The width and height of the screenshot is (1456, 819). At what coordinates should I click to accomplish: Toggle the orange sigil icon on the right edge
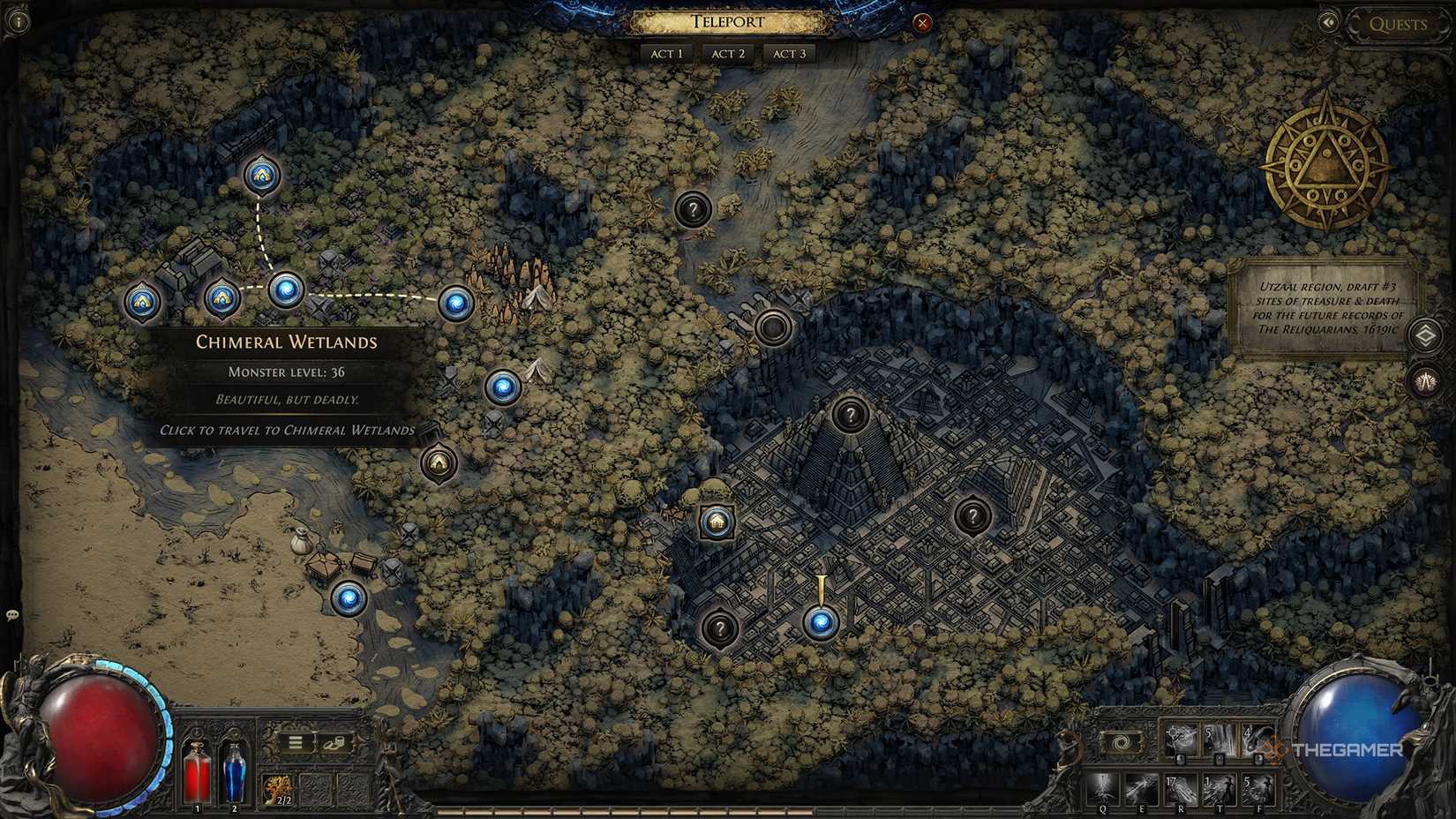coord(1424,381)
